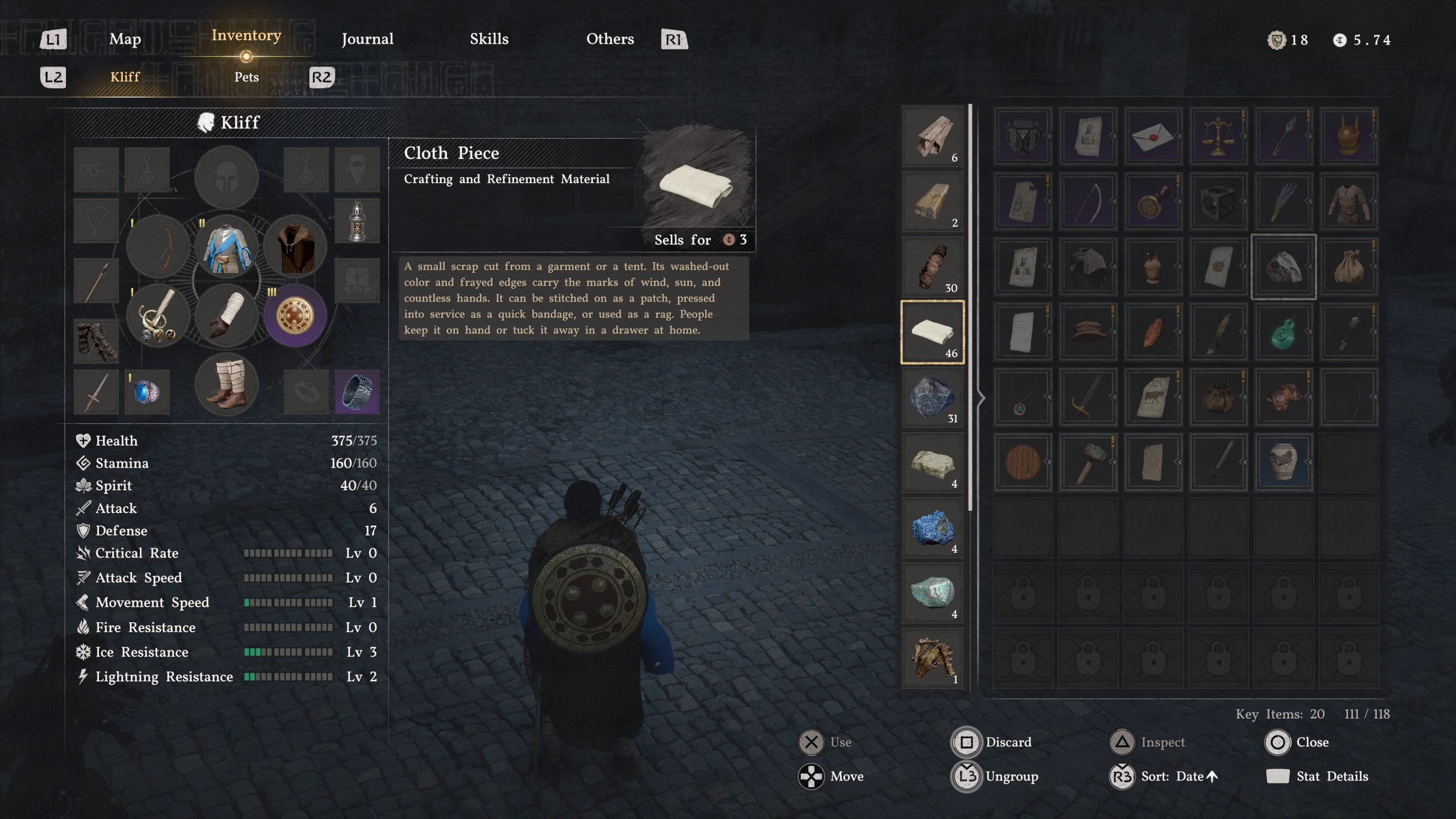Choose the hammer item in inventory
Screen dimensions: 1456x819
1087,462
